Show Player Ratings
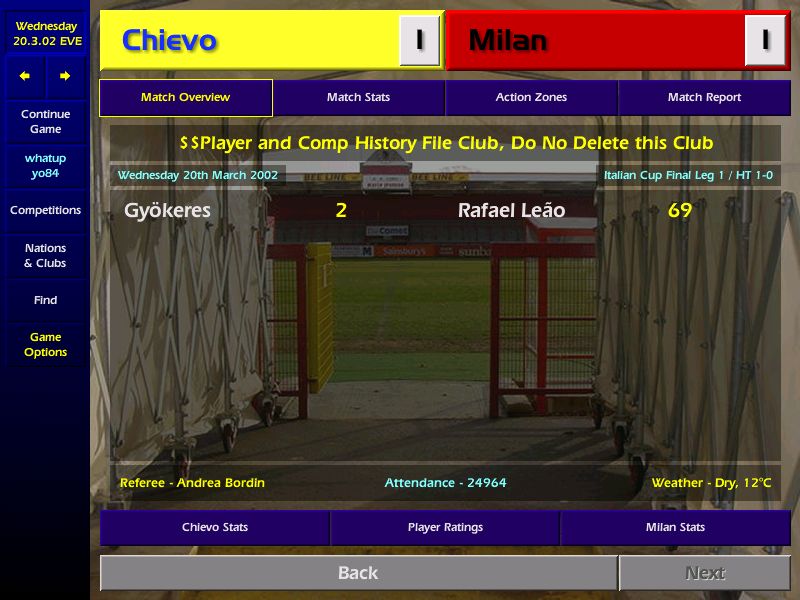Image resolution: width=800 pixels, height=600 pixels. point(445,527)
